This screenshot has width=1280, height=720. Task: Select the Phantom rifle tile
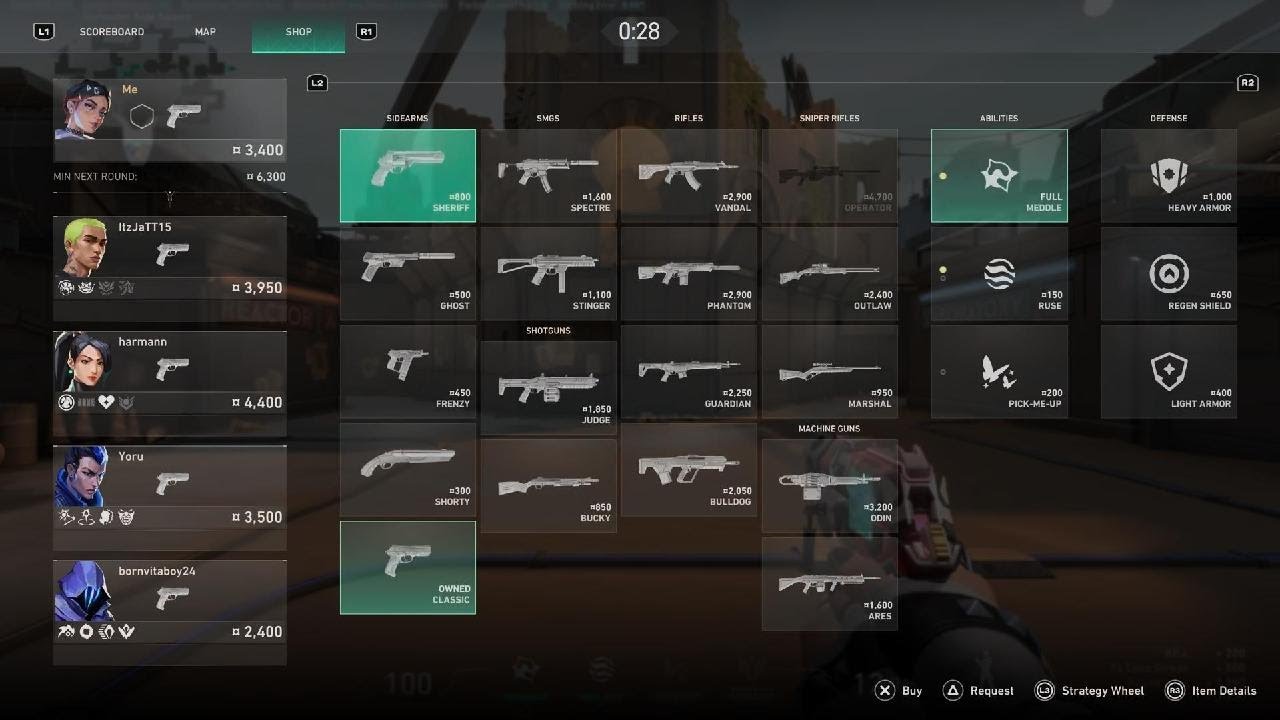tap(688, 273)
